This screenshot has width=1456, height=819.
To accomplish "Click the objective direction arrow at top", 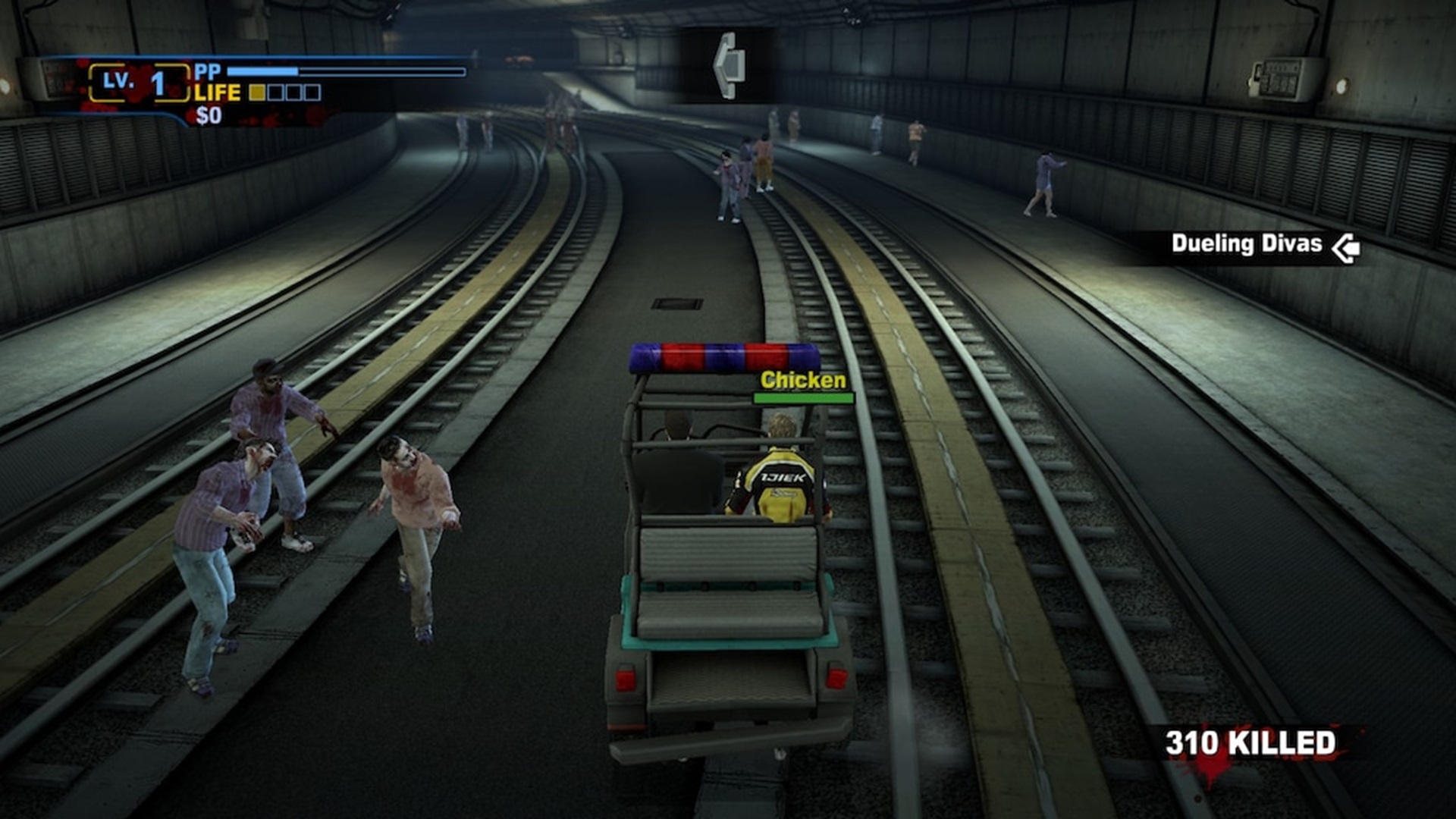I will click(x=728, y=65).
